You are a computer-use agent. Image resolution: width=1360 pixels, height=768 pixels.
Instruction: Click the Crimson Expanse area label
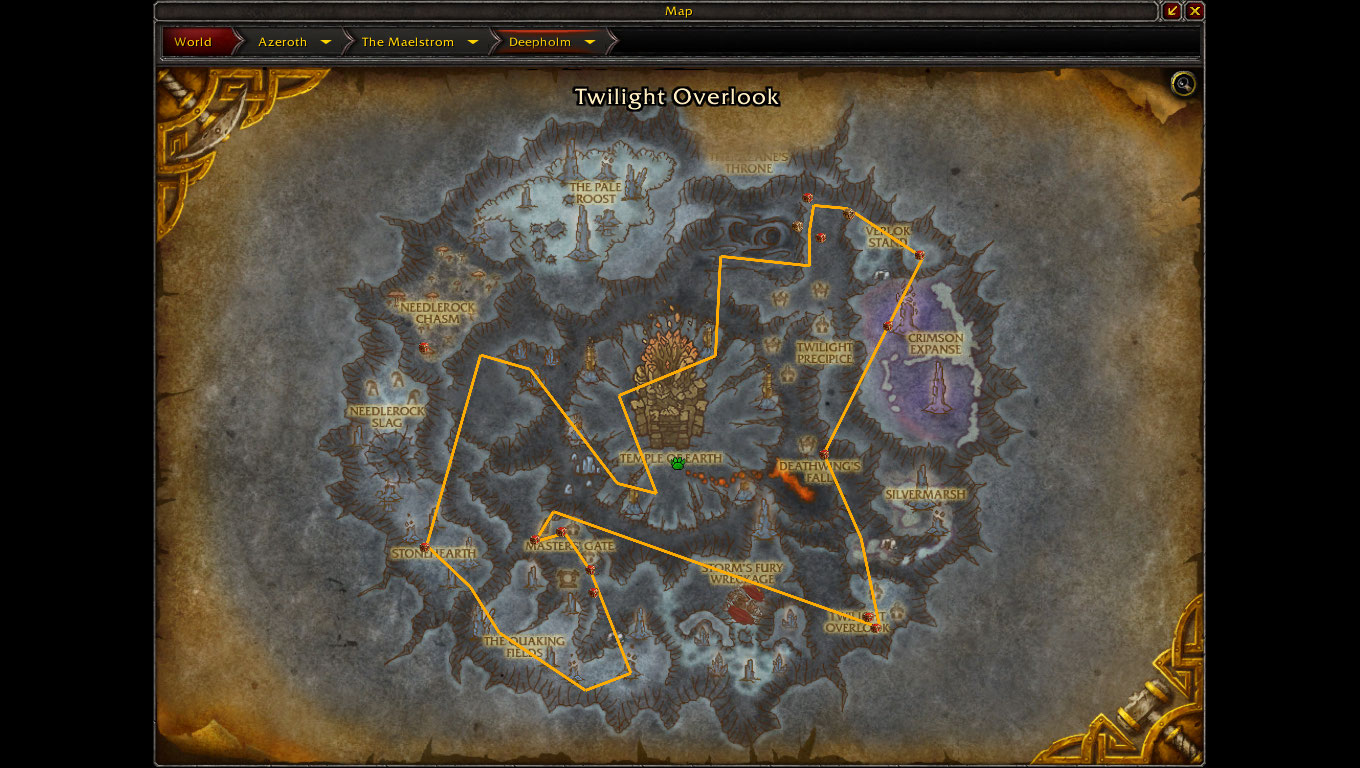tap(935, 344)
